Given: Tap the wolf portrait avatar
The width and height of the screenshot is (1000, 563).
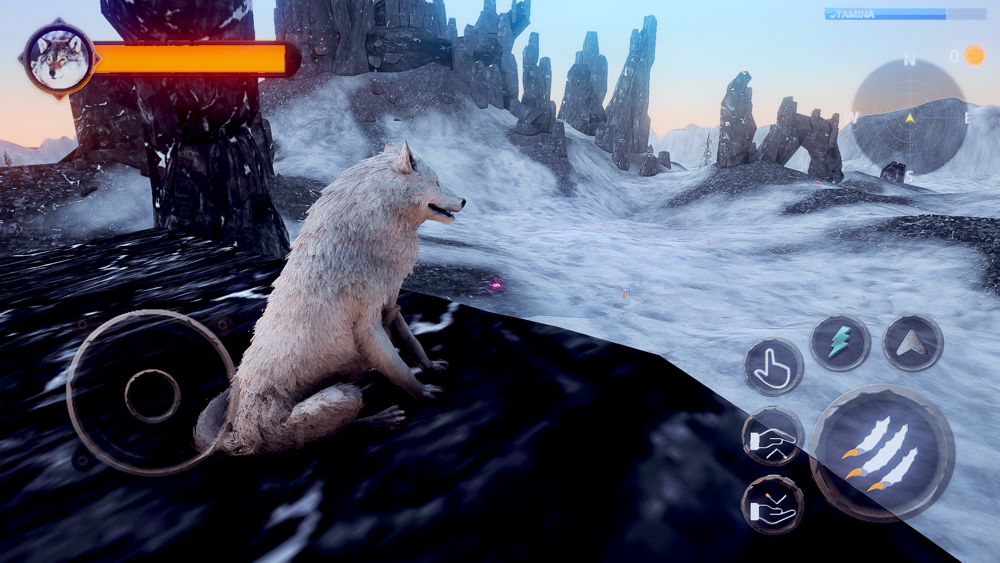Looking at the screenshot, I should 58,59.
